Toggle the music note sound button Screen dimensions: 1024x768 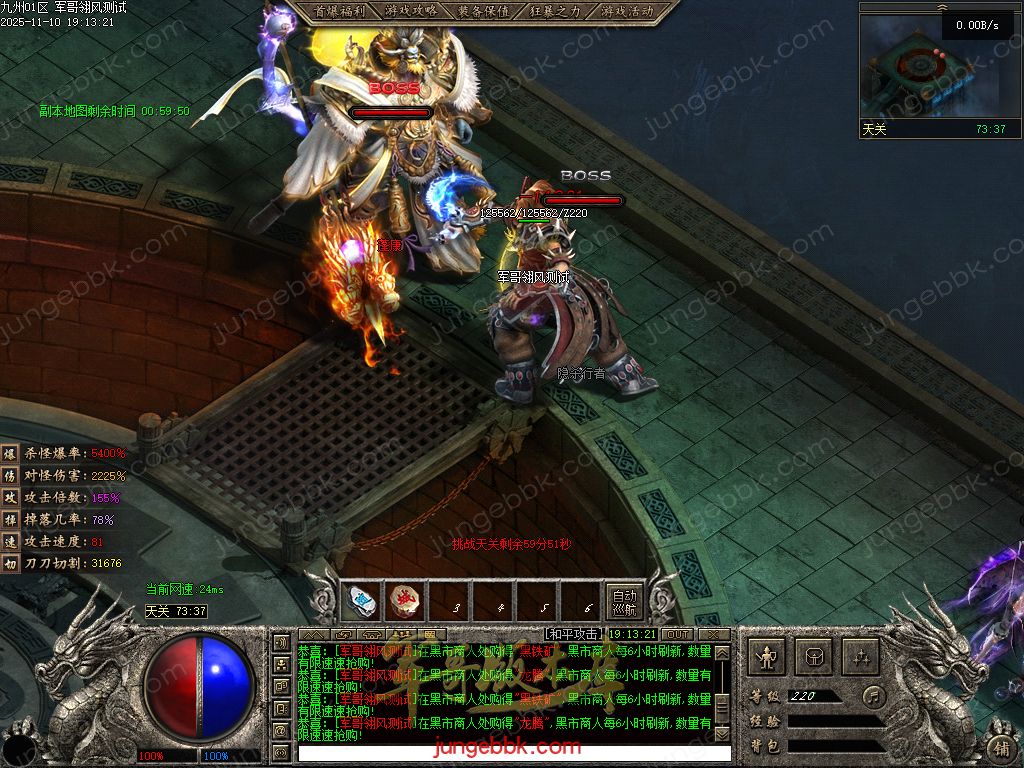[x=874, y=695]
